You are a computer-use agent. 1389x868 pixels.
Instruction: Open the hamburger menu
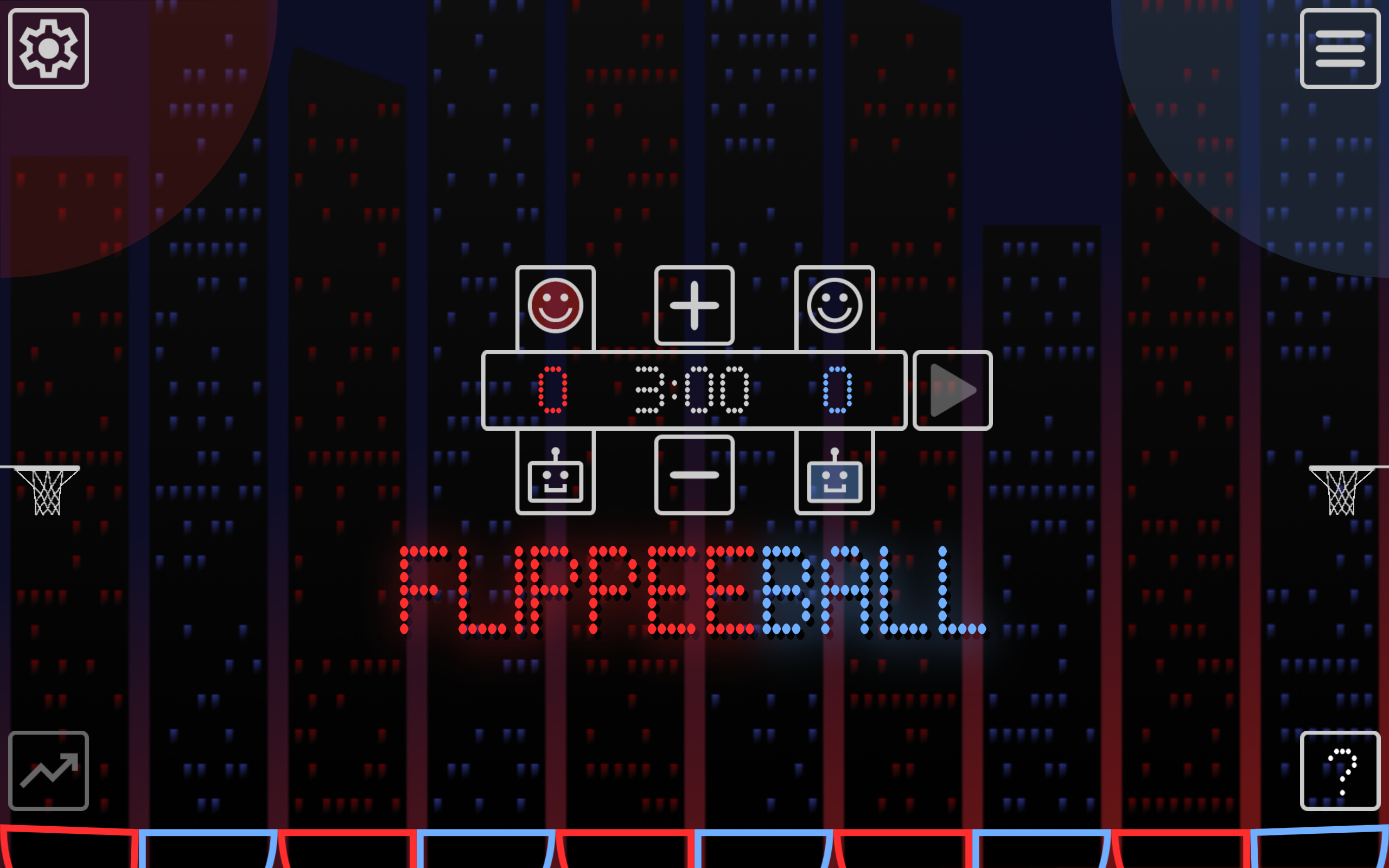click(1340, 49)
